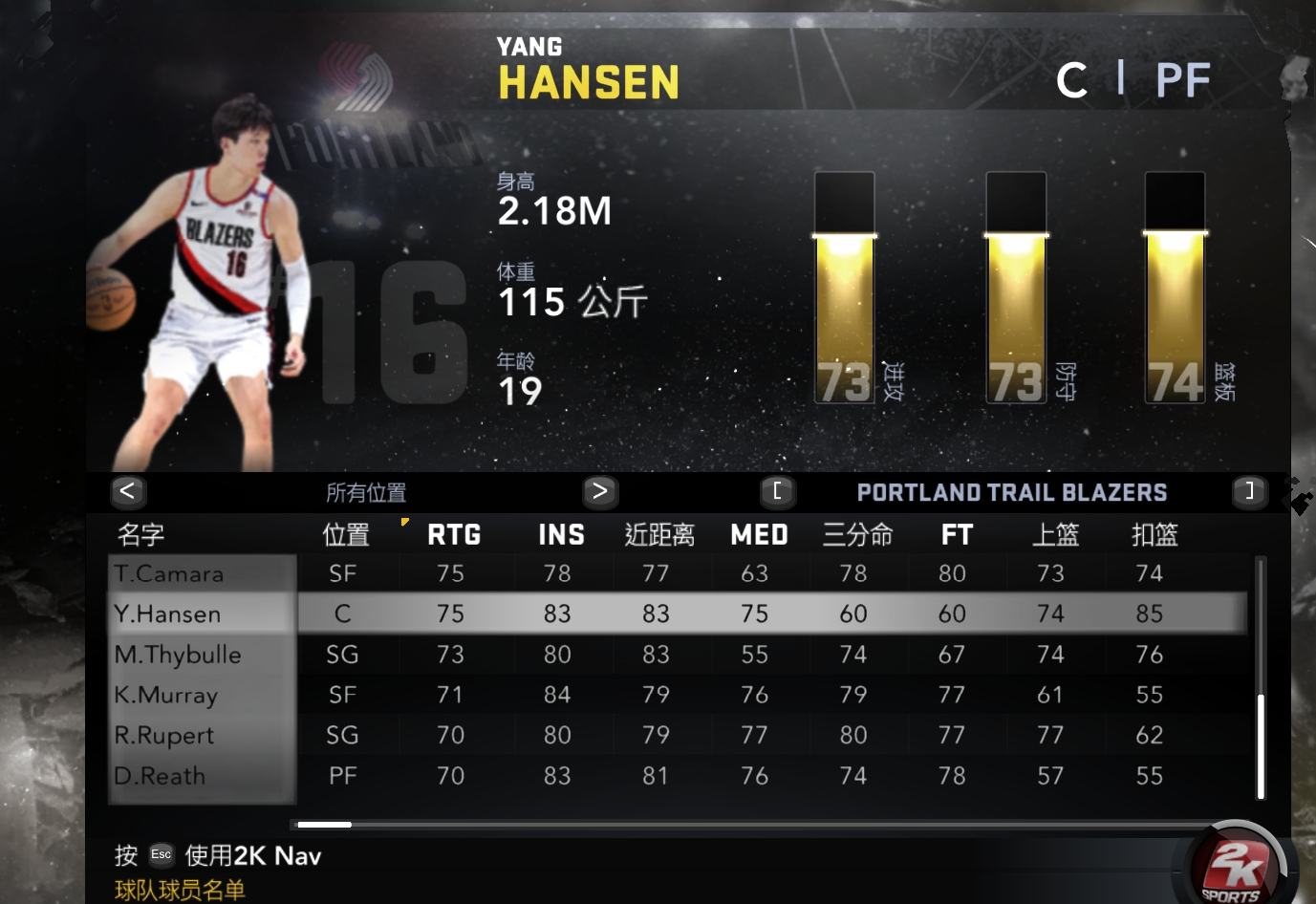This screenshot has height=904, width=1316.
Task: Go to the next team with right bracket
Action: point(1248,491)
